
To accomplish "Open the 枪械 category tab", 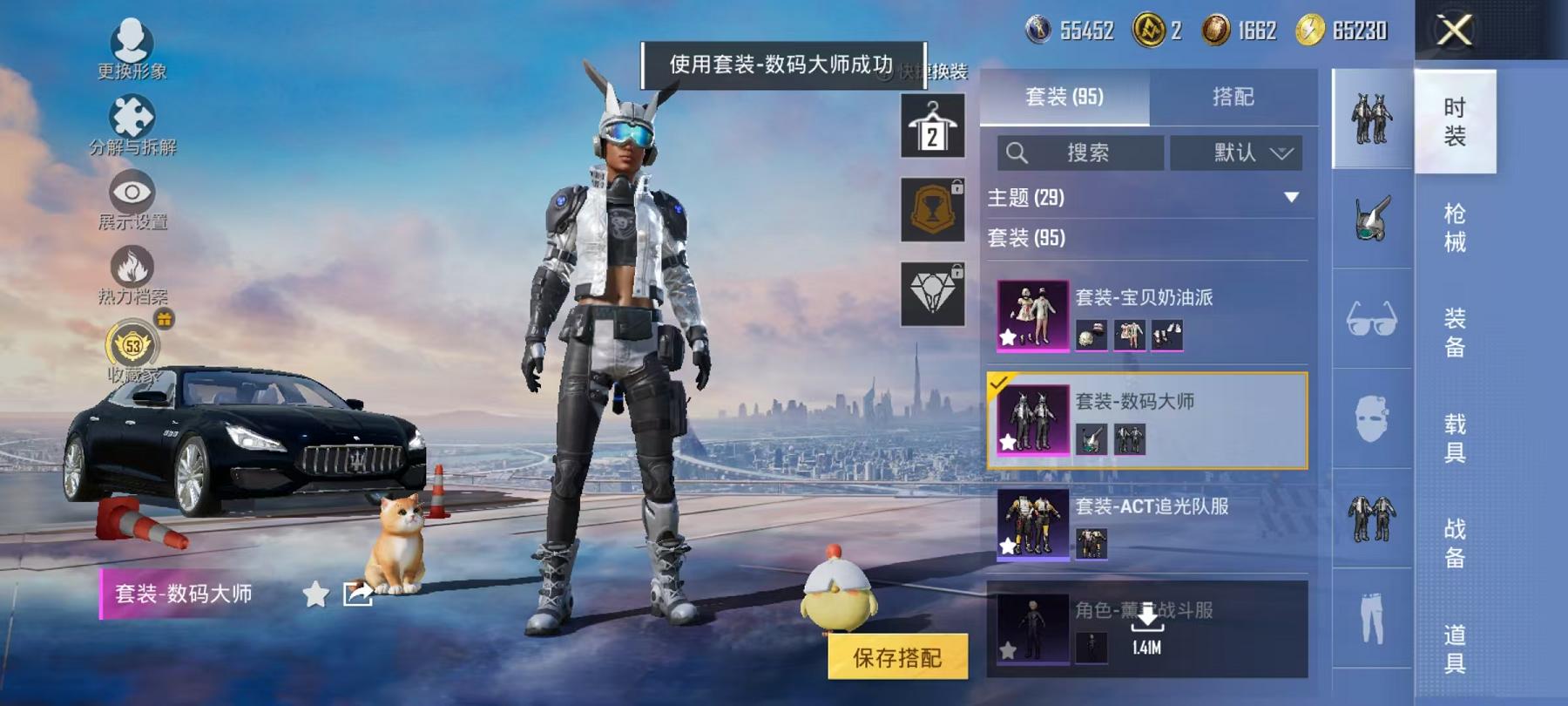I will coord(1453,227).
